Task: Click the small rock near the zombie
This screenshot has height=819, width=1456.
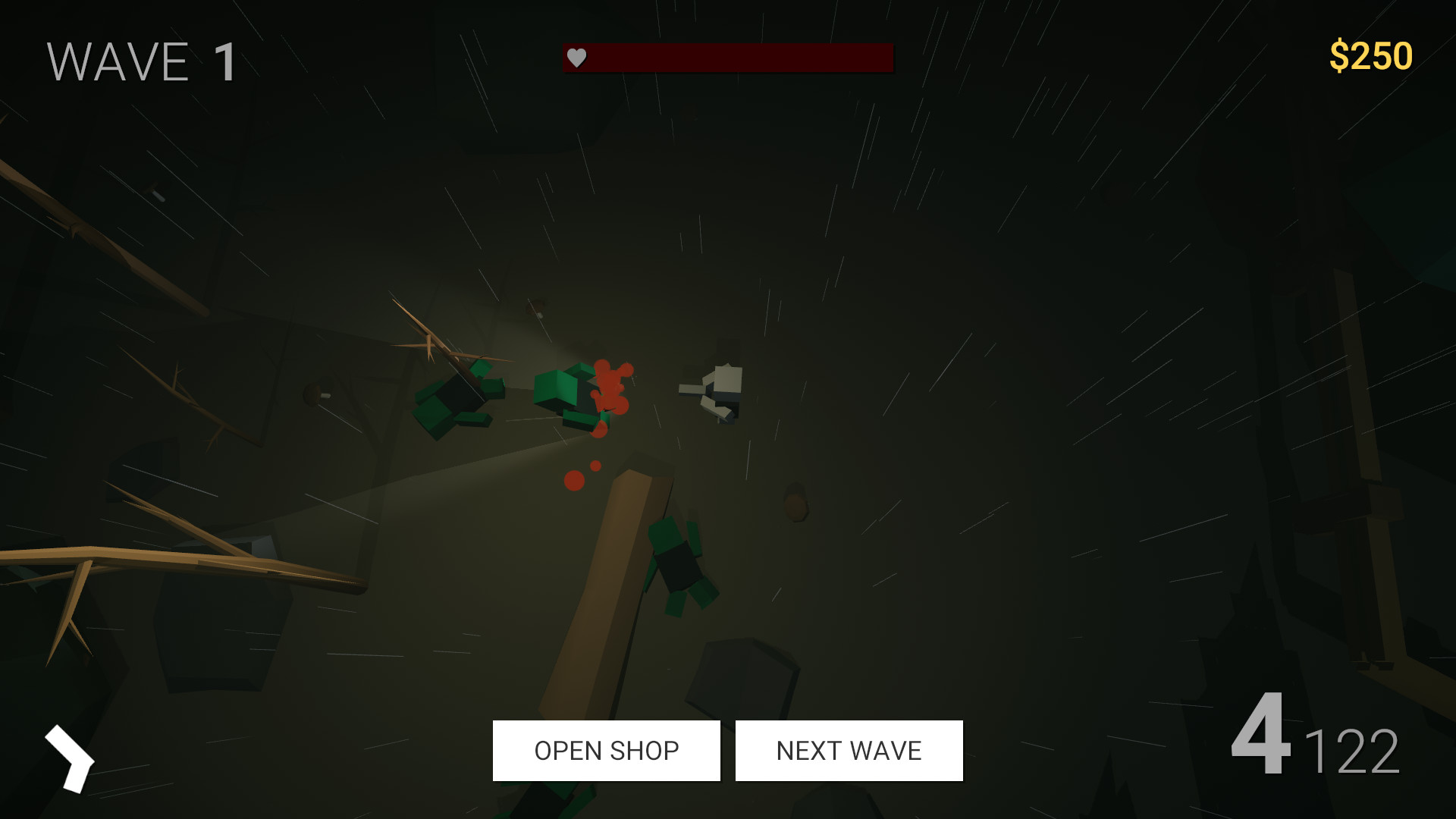Action: pyautogui.click(x=795, y=504)
